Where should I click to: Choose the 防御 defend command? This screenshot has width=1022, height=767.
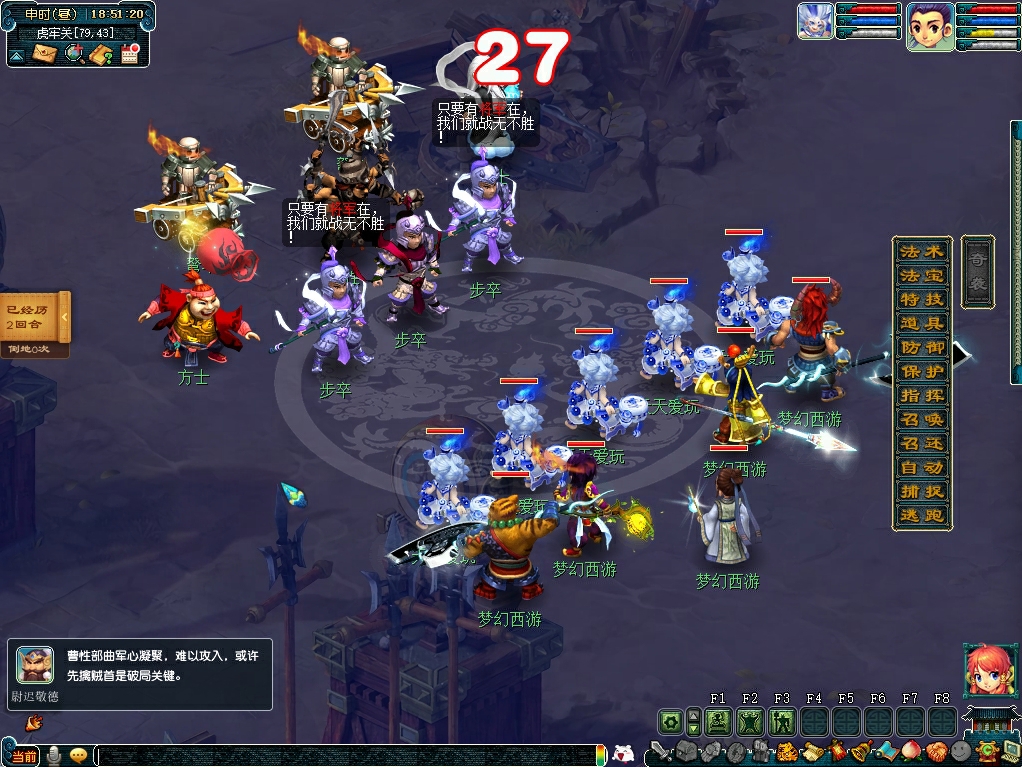tap(921, 347)
